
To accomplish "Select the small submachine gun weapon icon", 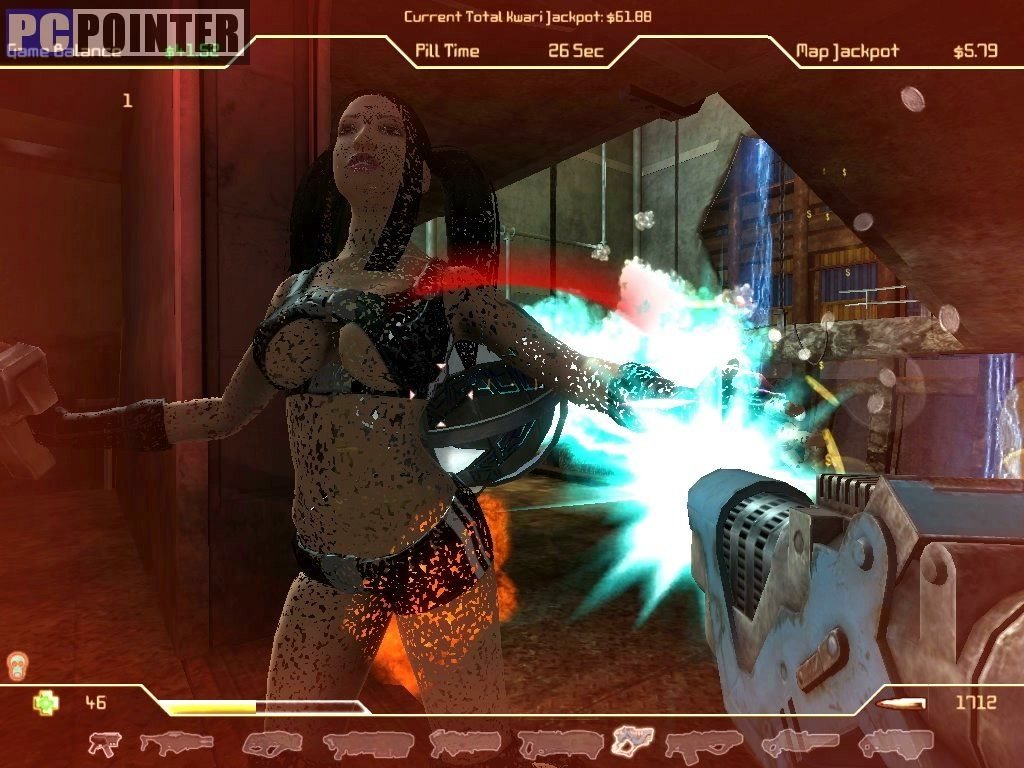I will pos(104,743).
